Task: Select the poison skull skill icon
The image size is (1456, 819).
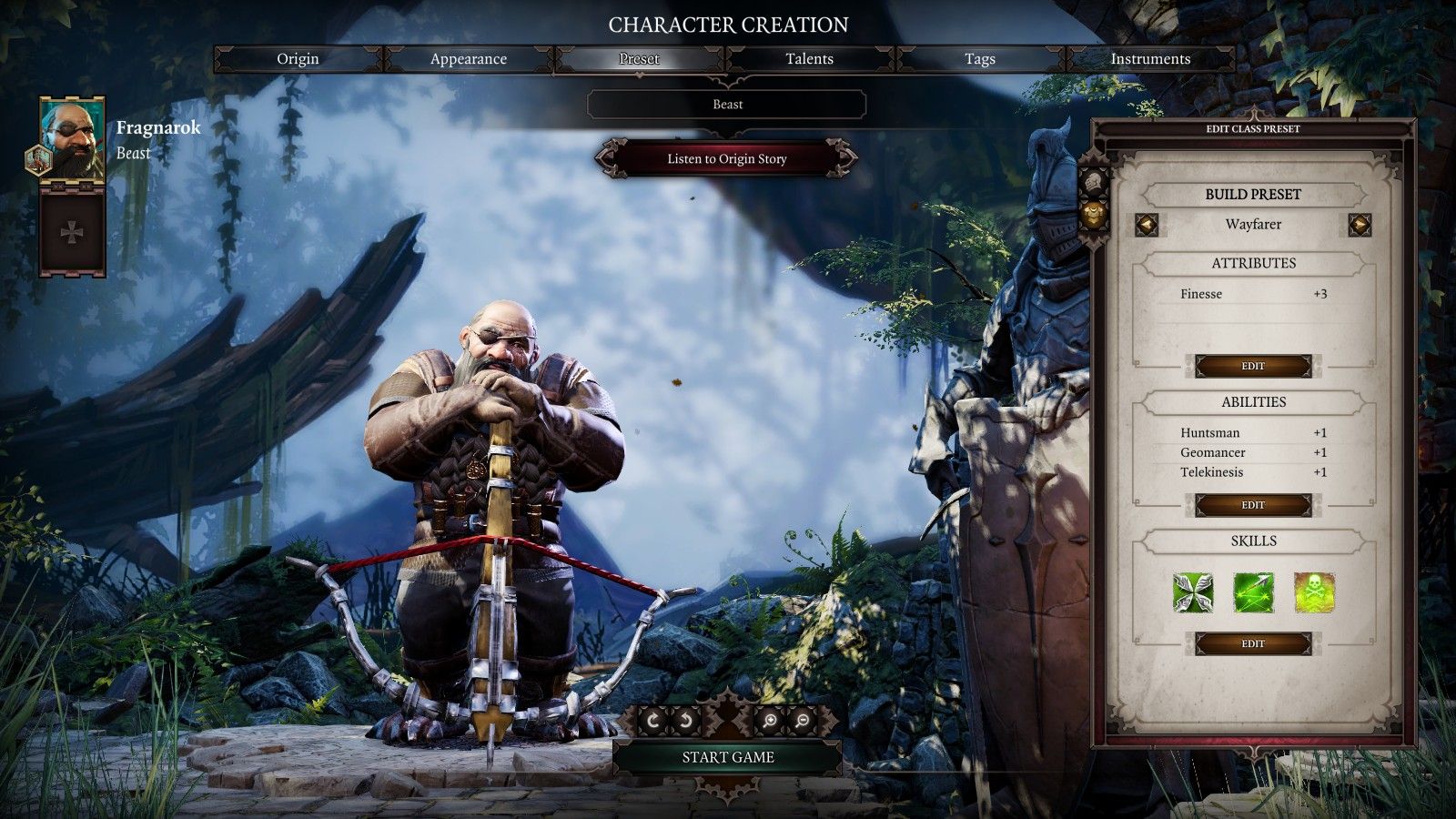Action: [x=1314, y=592]
